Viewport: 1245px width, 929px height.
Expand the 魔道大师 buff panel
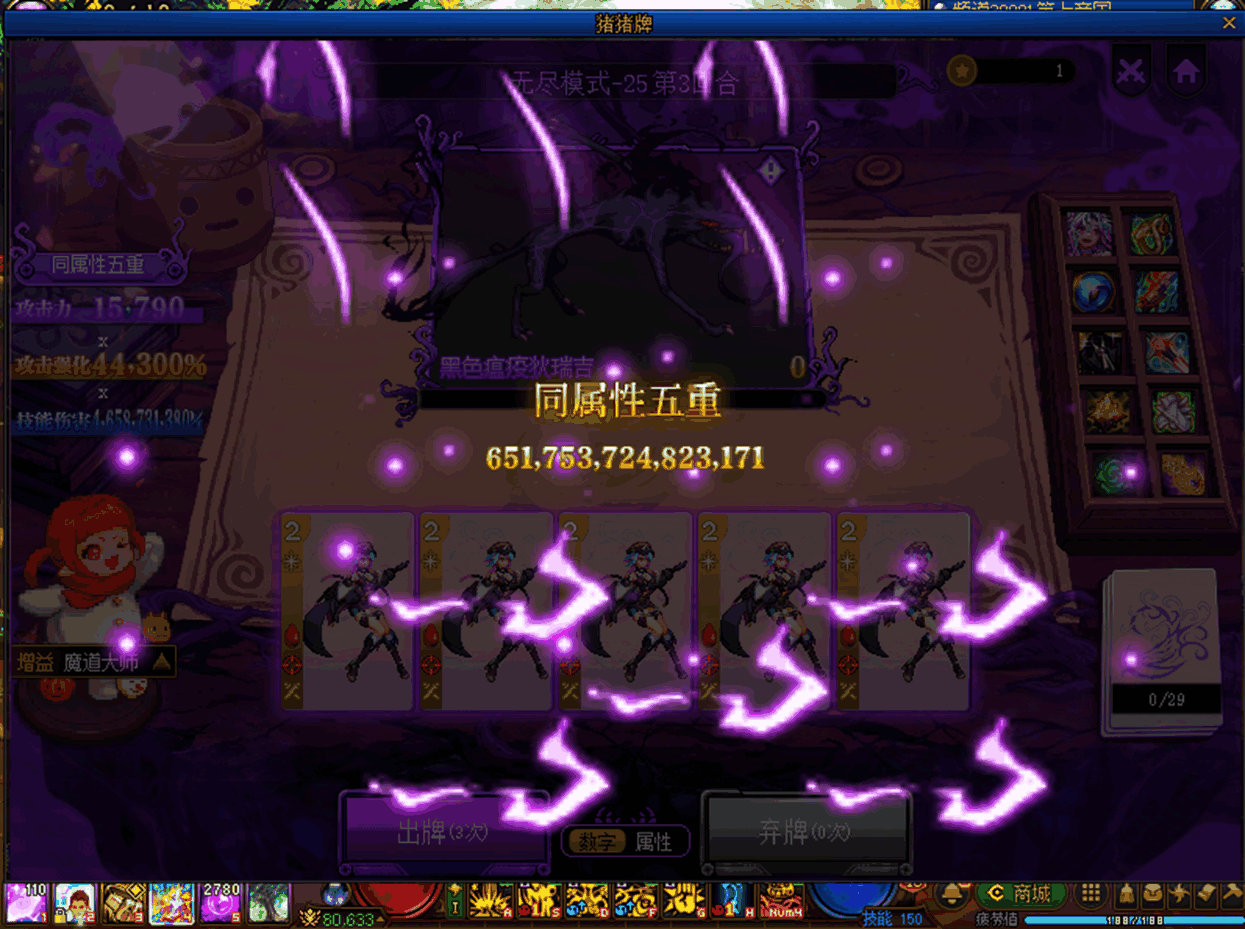pos(161,662)
